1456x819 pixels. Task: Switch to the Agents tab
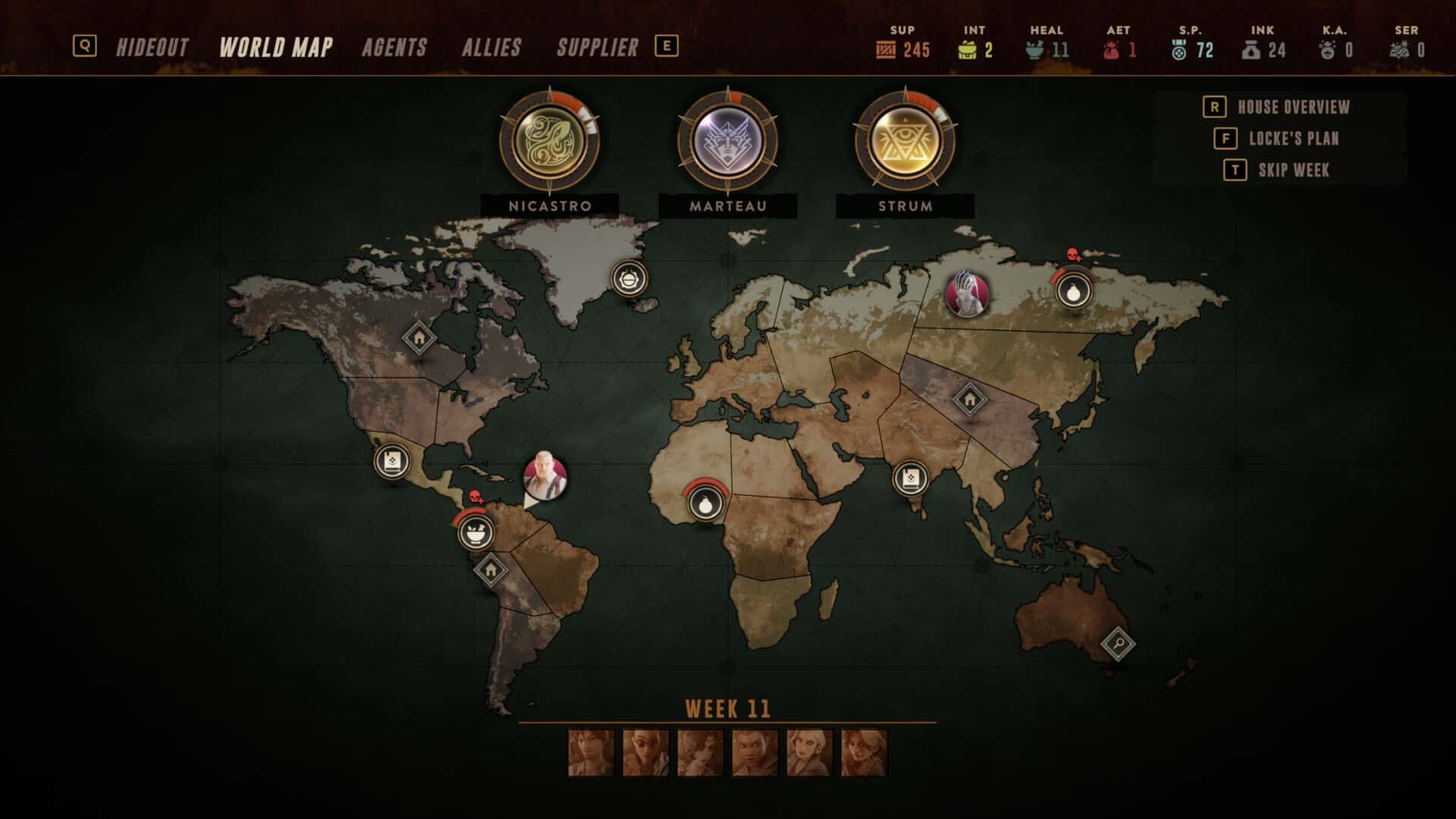(x=395, y=47)
